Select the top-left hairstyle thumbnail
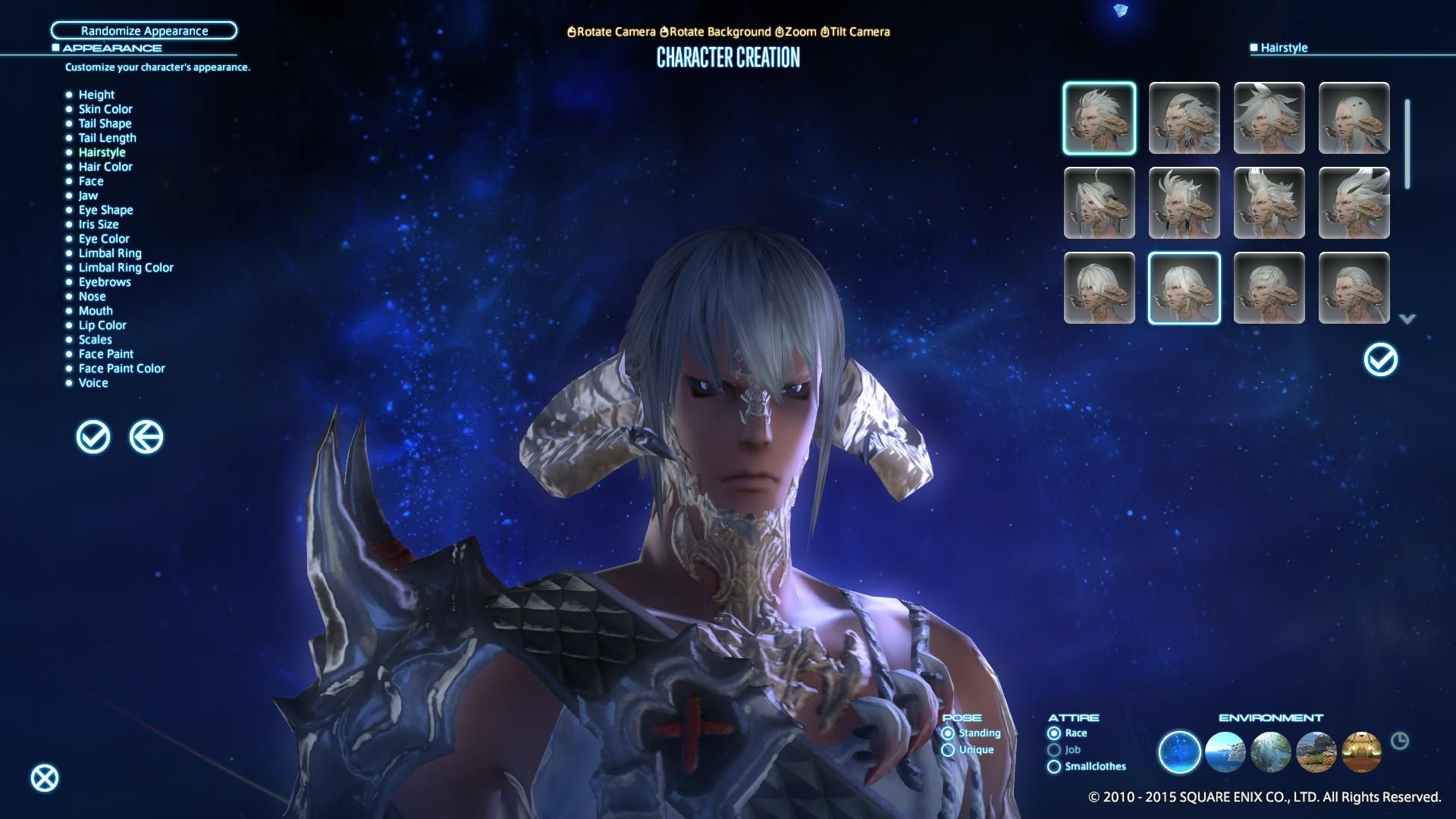Screen dimensions: 1456x819 pyautogui.click(x=1100, y=118)
